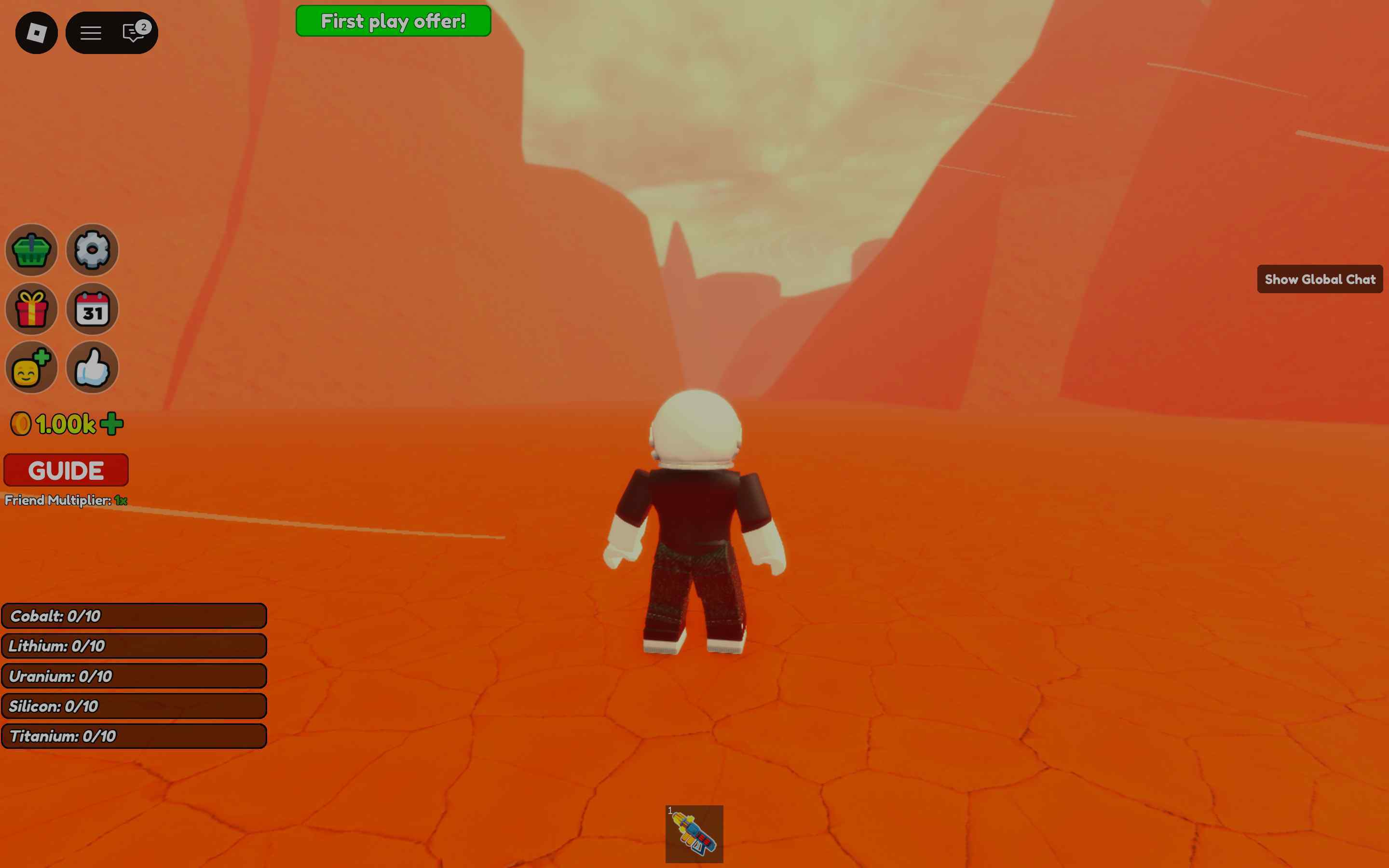The width and height of the screenshot is (1389, 868).
Task: Click the First play offer banner
Action: 393,21
